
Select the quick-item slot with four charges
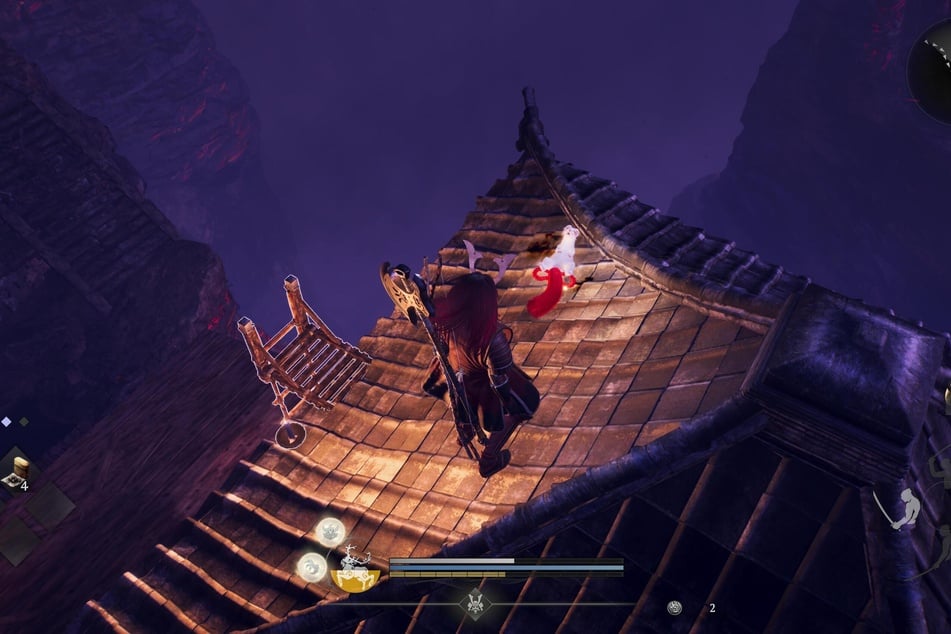(19, 471)
